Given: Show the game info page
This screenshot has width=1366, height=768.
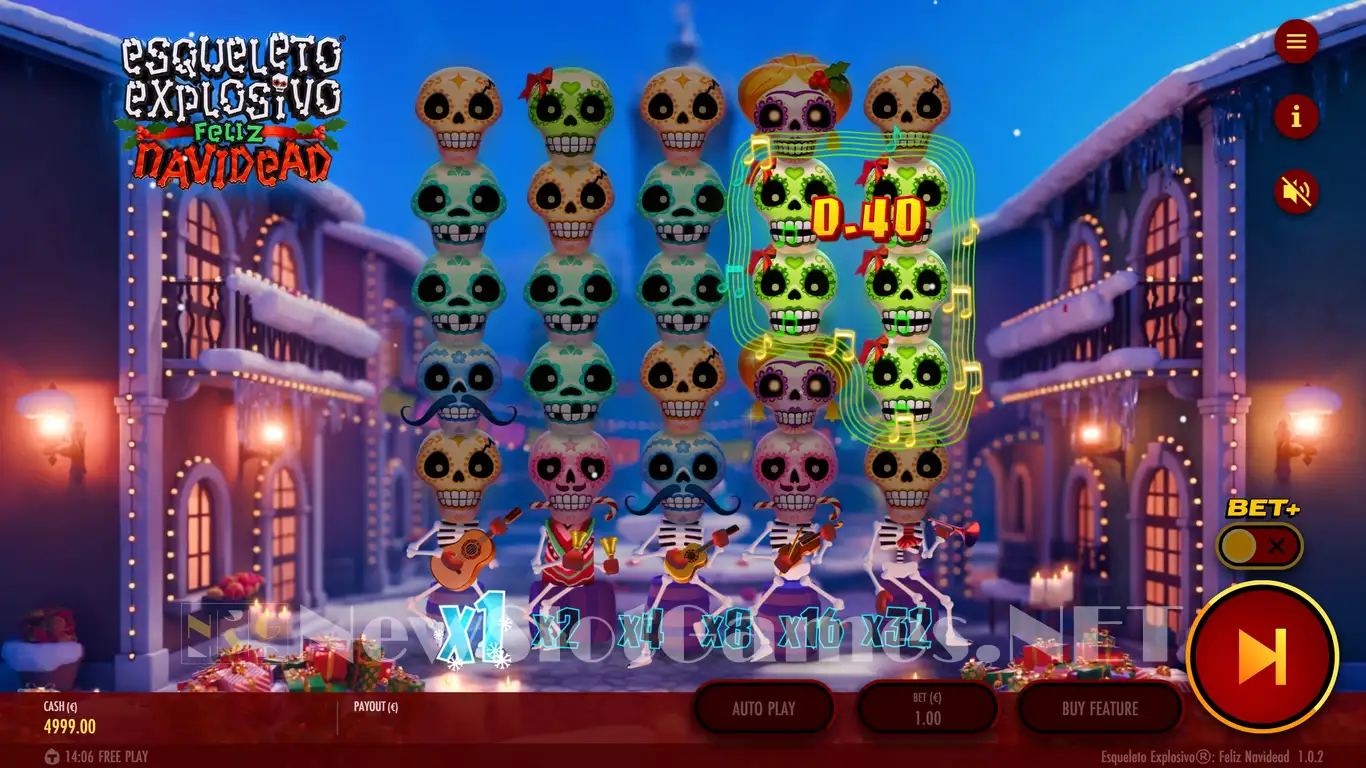Looking at the screenshot, I should click(x=1296, y=117).
